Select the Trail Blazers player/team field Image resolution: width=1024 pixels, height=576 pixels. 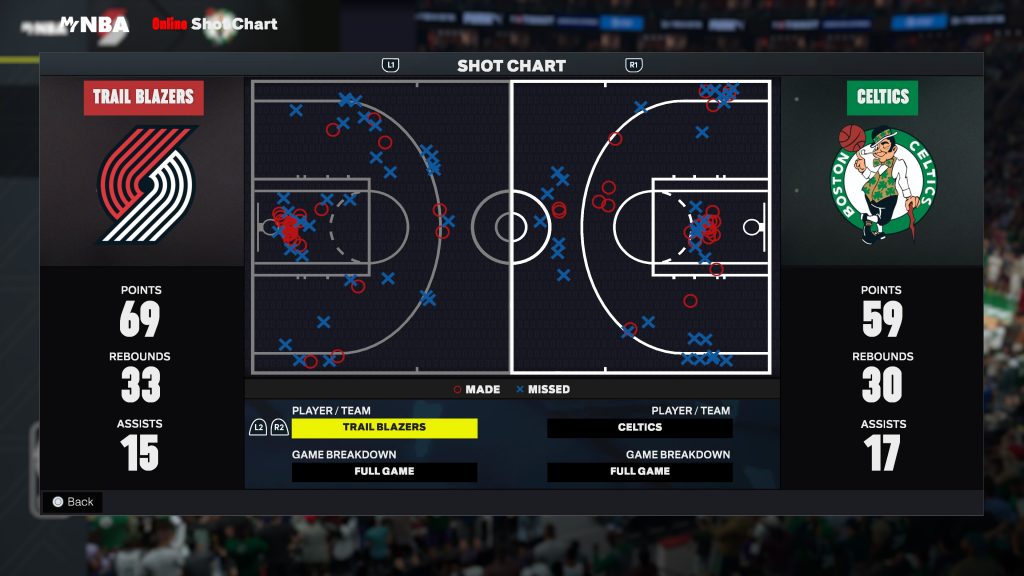[x=384, y=427]
